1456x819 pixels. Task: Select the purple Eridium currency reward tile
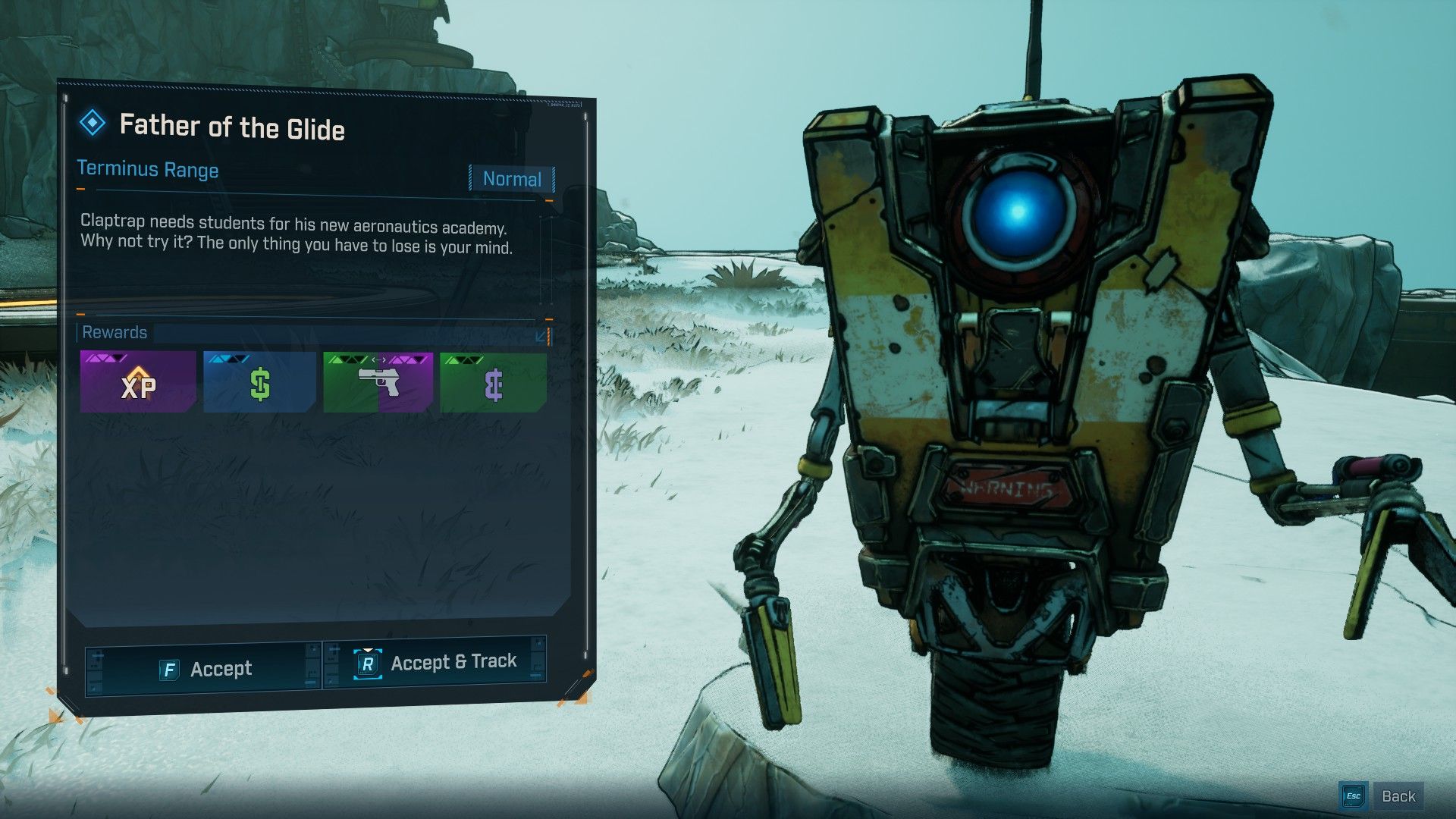pos(493,383)
